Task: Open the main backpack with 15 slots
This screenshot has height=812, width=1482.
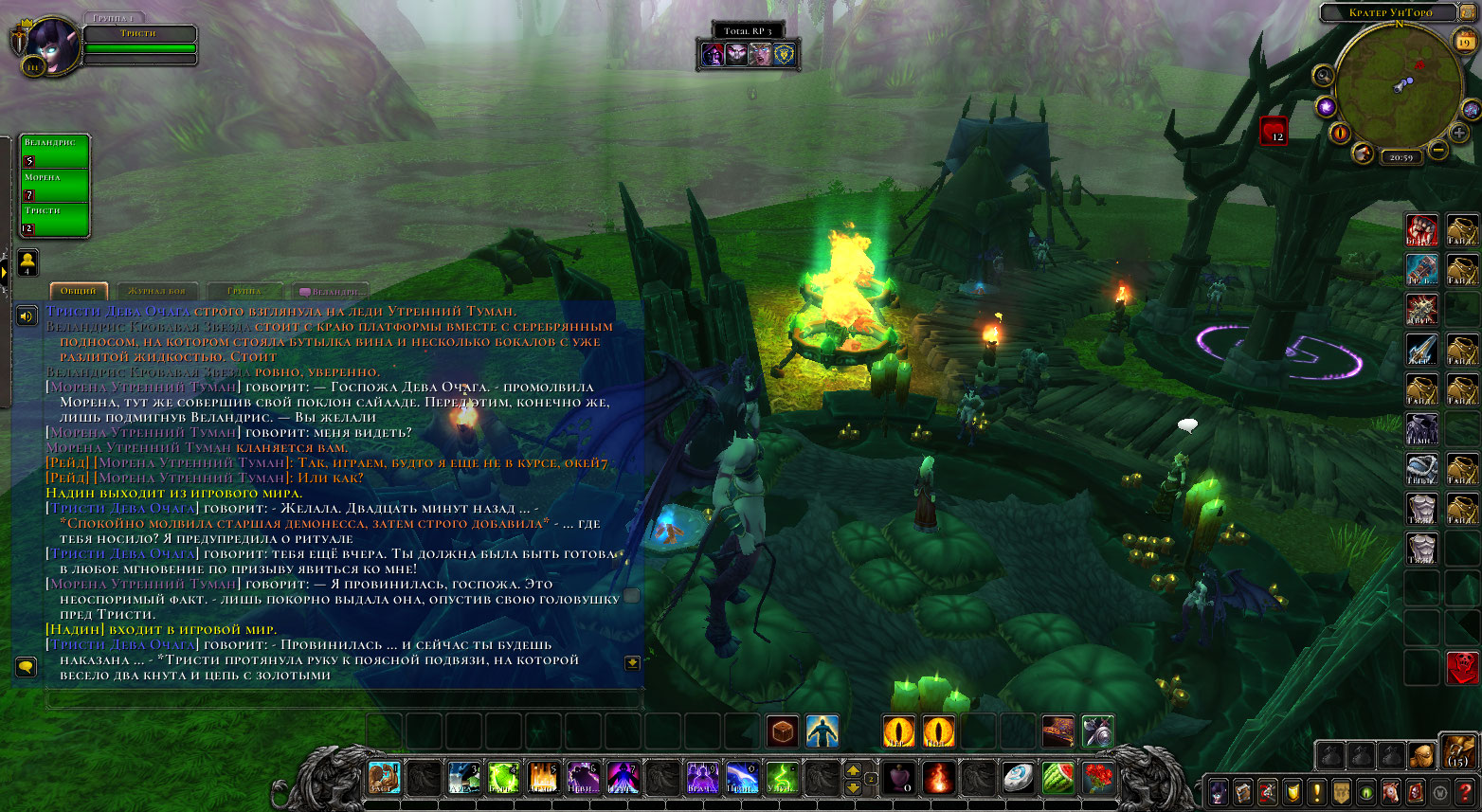Action: (1457, 752)
